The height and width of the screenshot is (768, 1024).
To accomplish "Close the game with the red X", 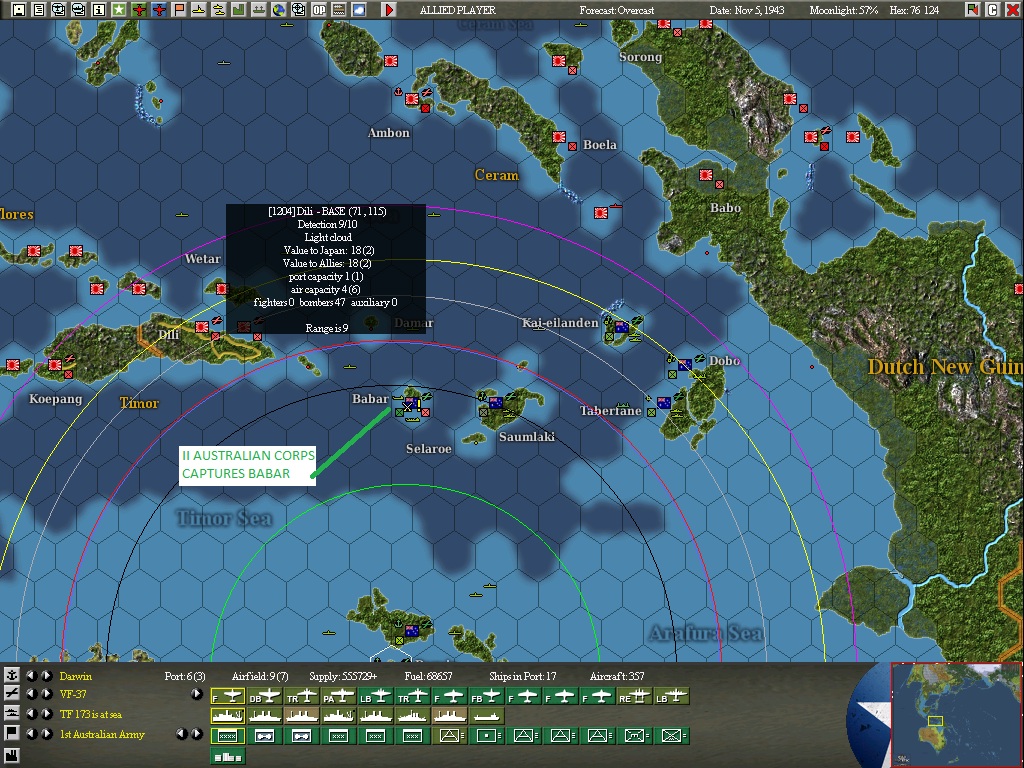I will (x=1013, y=10).
